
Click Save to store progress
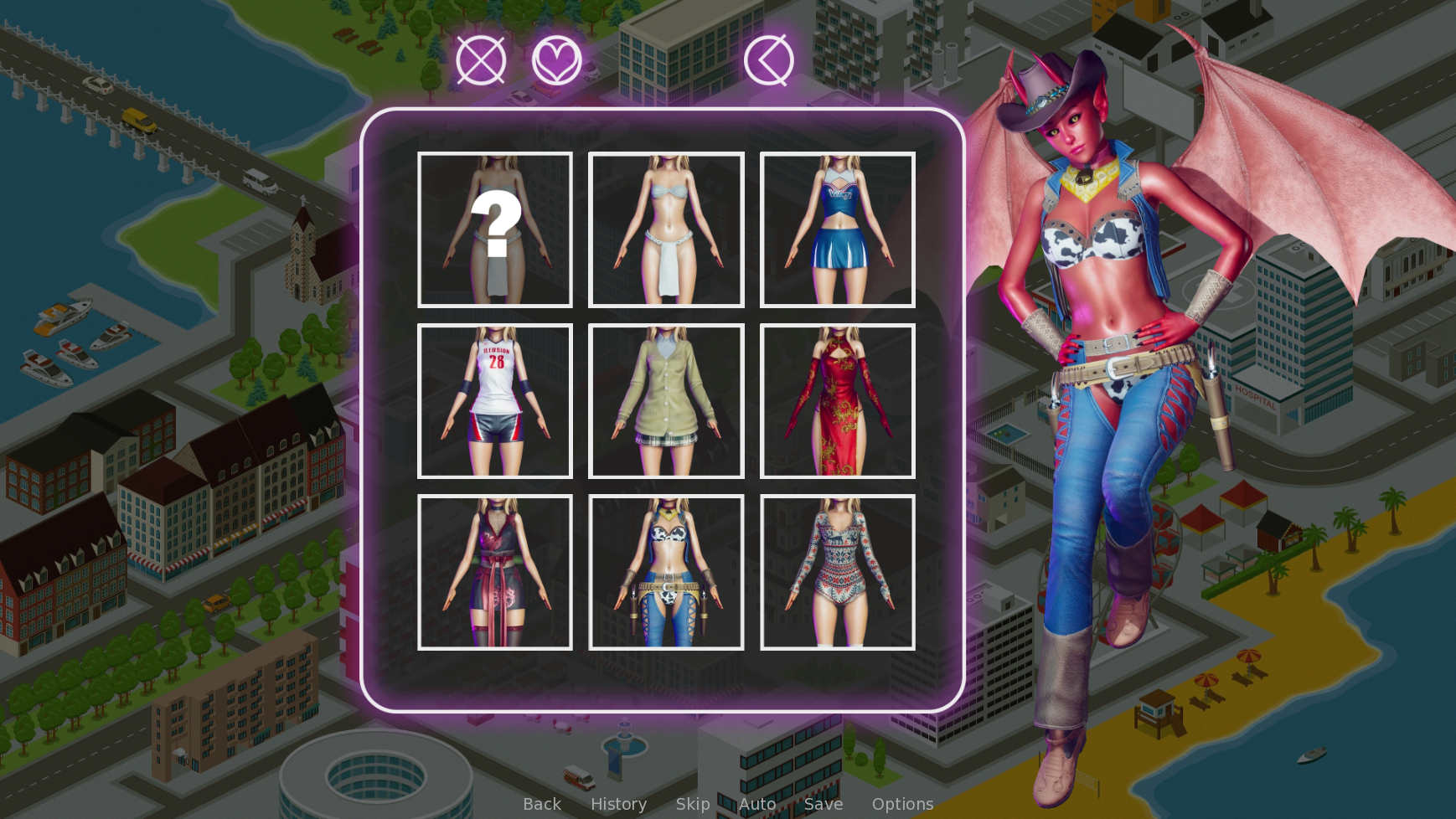pyautogui.click(x=824, y=804)
